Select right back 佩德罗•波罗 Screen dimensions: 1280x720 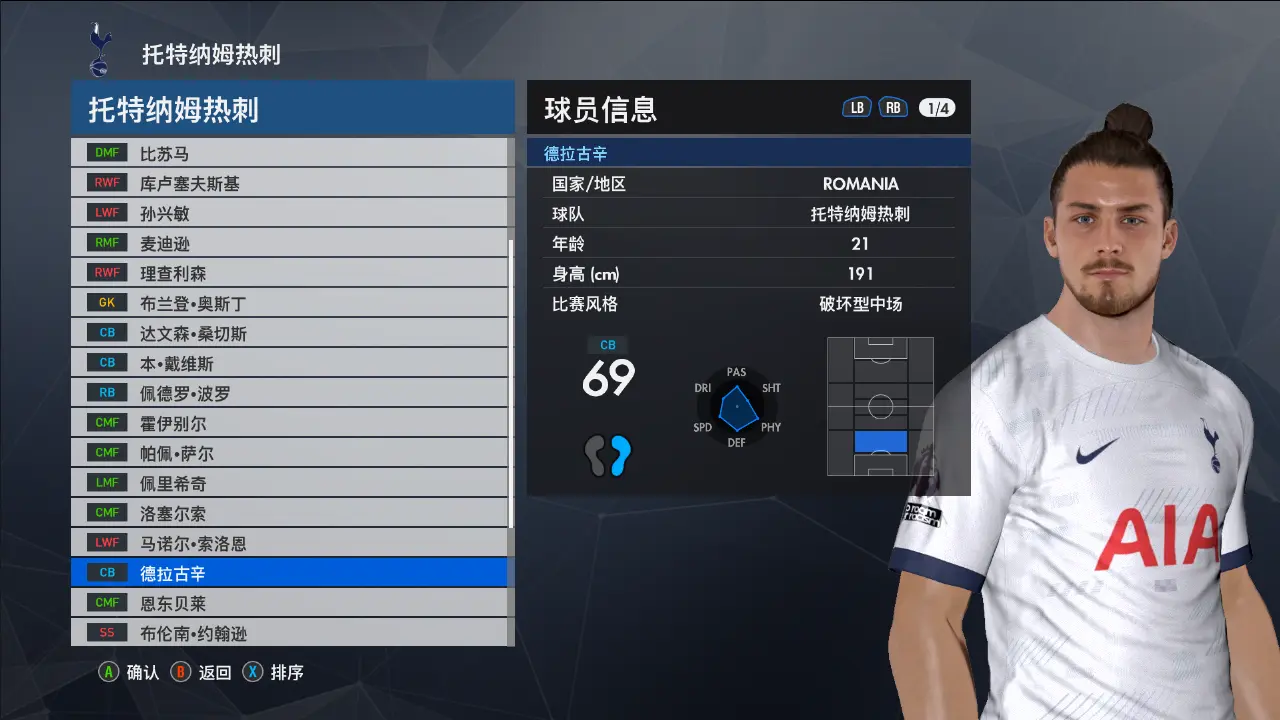(x=290, y=394)
